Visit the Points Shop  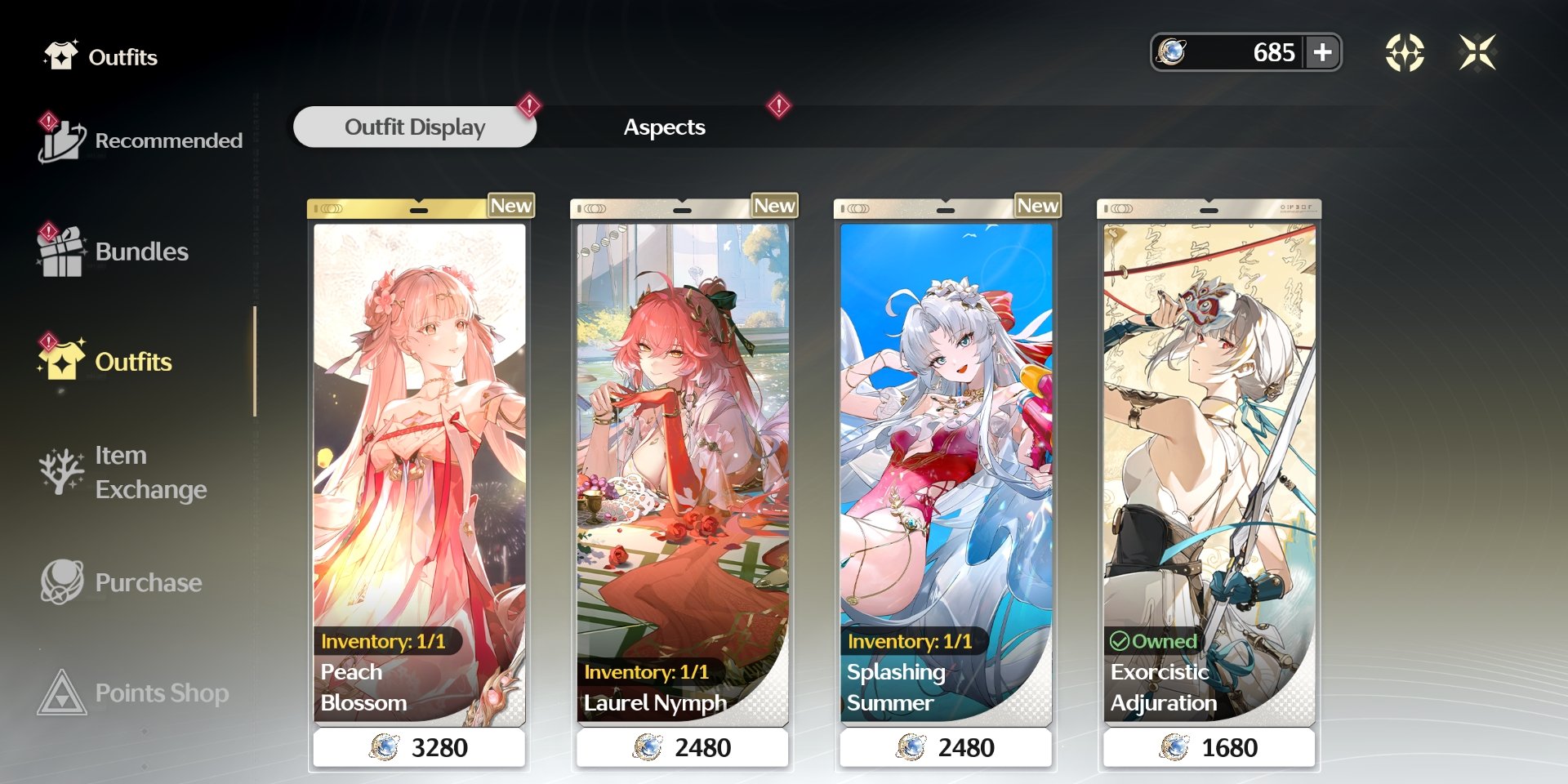135,693
